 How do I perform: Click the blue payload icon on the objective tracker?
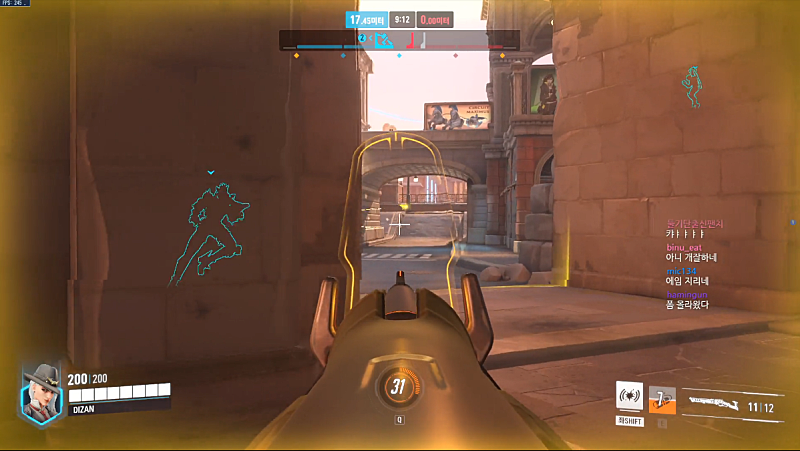382,40
